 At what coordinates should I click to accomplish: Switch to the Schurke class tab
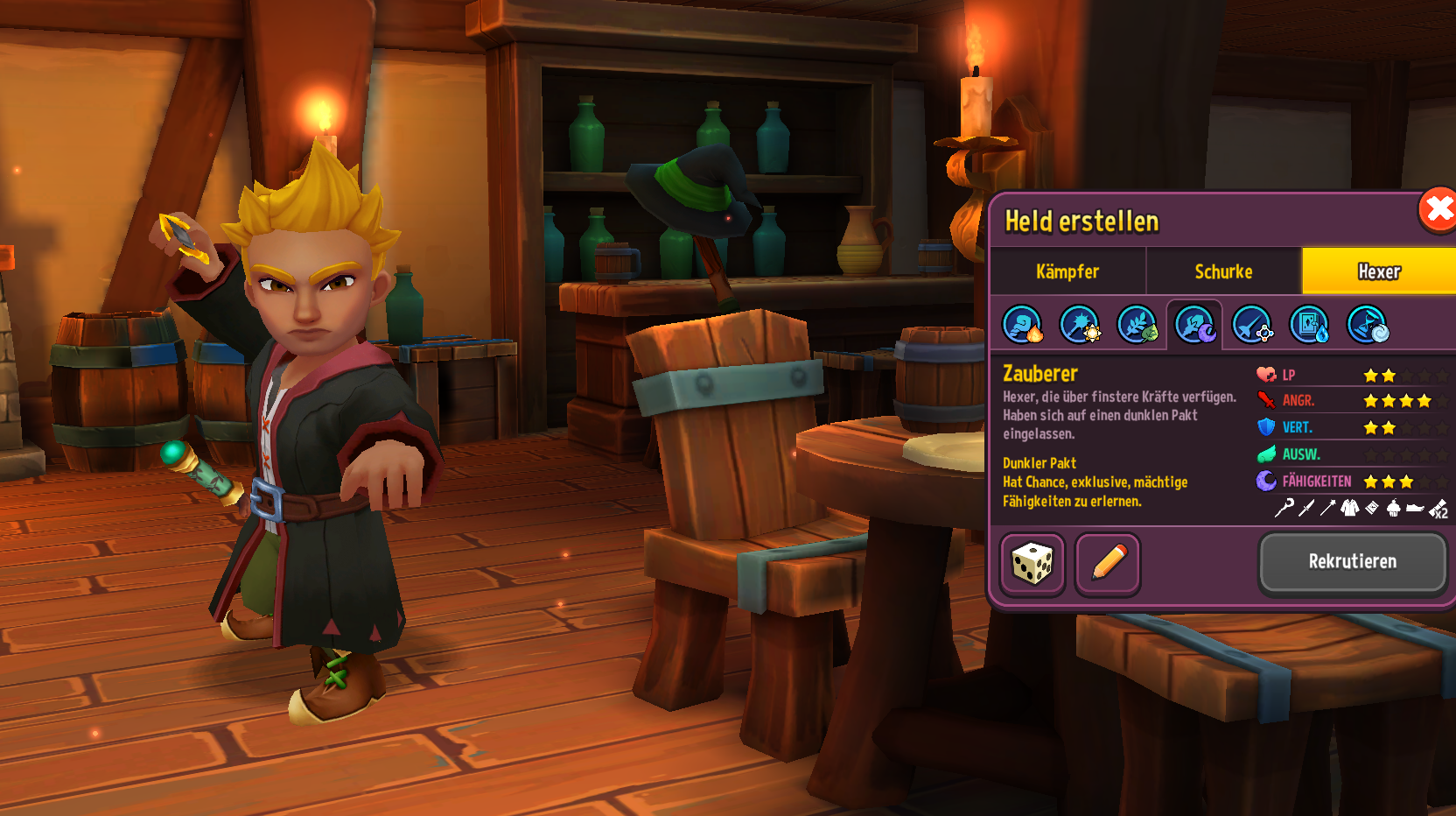[x=1223, y=271]
